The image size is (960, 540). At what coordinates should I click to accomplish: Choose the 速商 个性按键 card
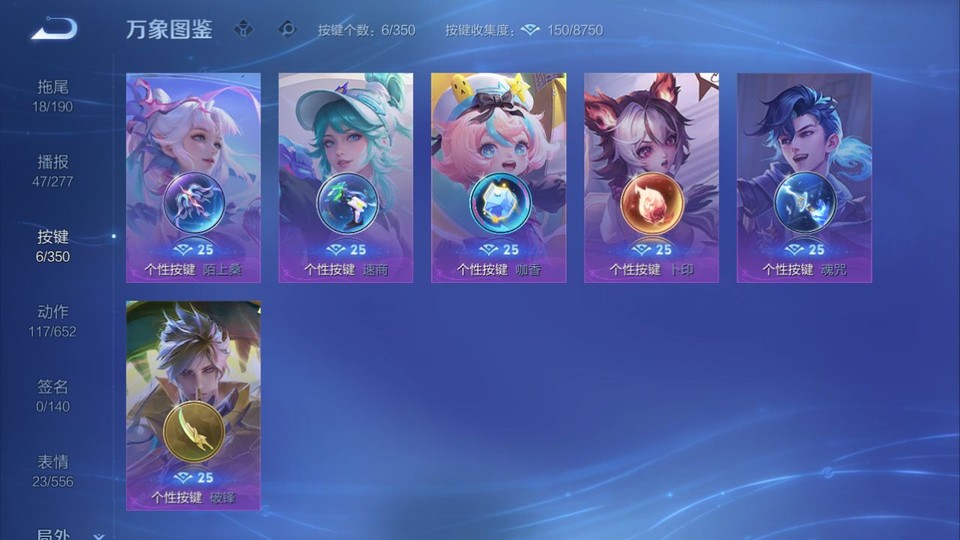346,177
